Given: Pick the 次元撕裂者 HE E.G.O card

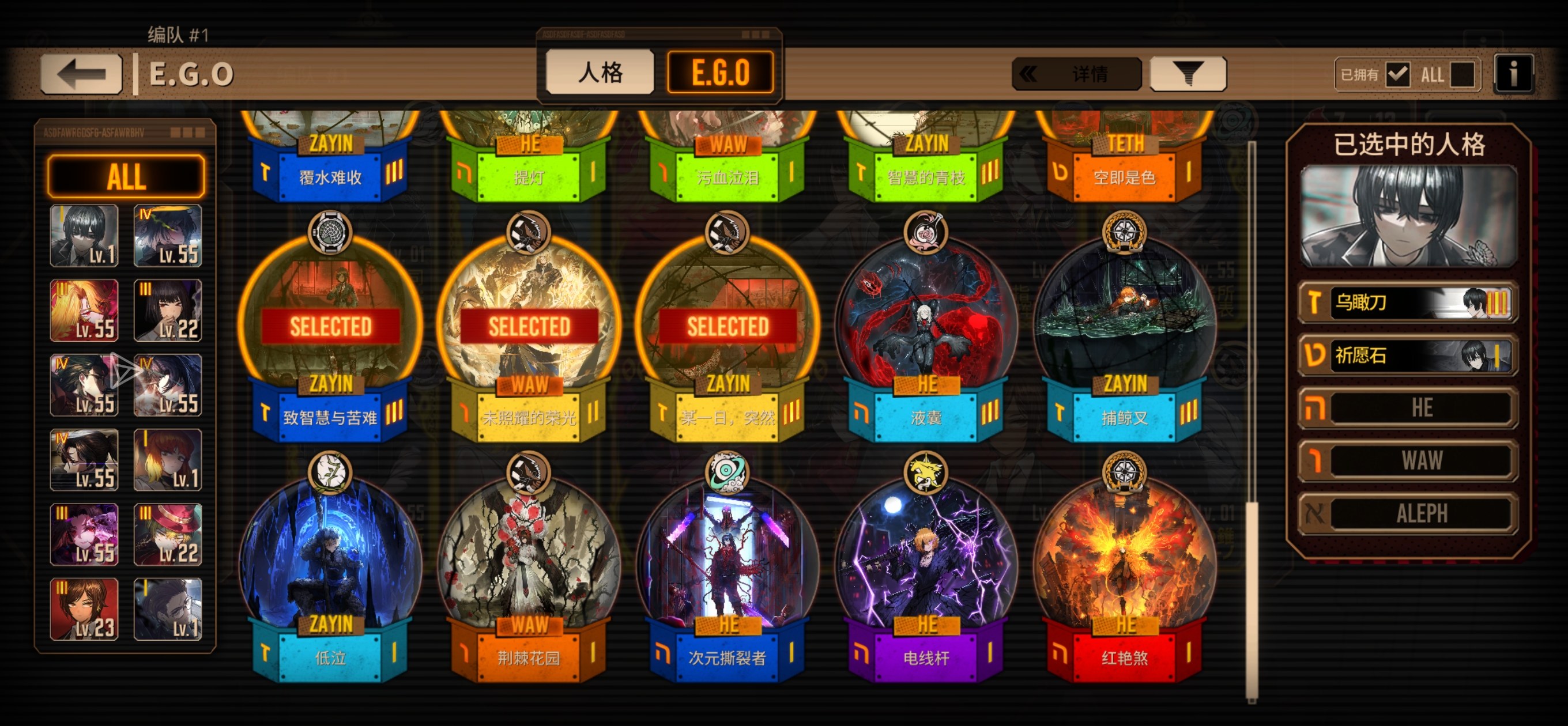Looking at the screenshot, I should click(727, 569).
